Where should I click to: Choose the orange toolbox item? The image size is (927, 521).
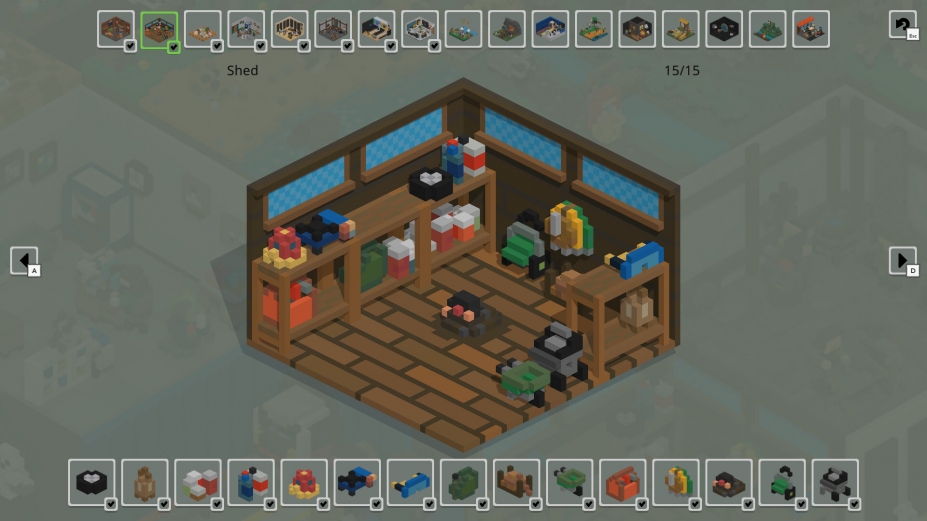pyautogui.click(x=622, y=482)
